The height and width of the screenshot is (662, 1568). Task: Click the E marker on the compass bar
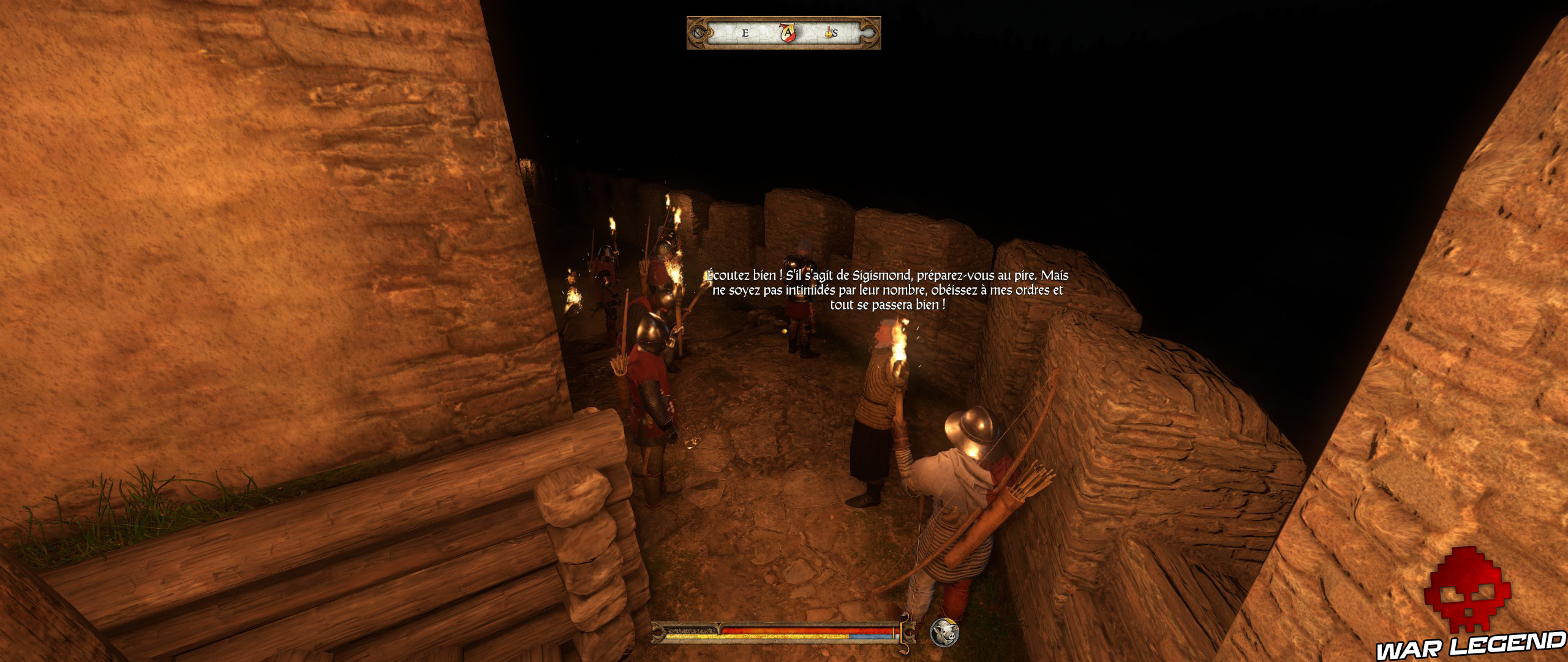coord(745,32)
